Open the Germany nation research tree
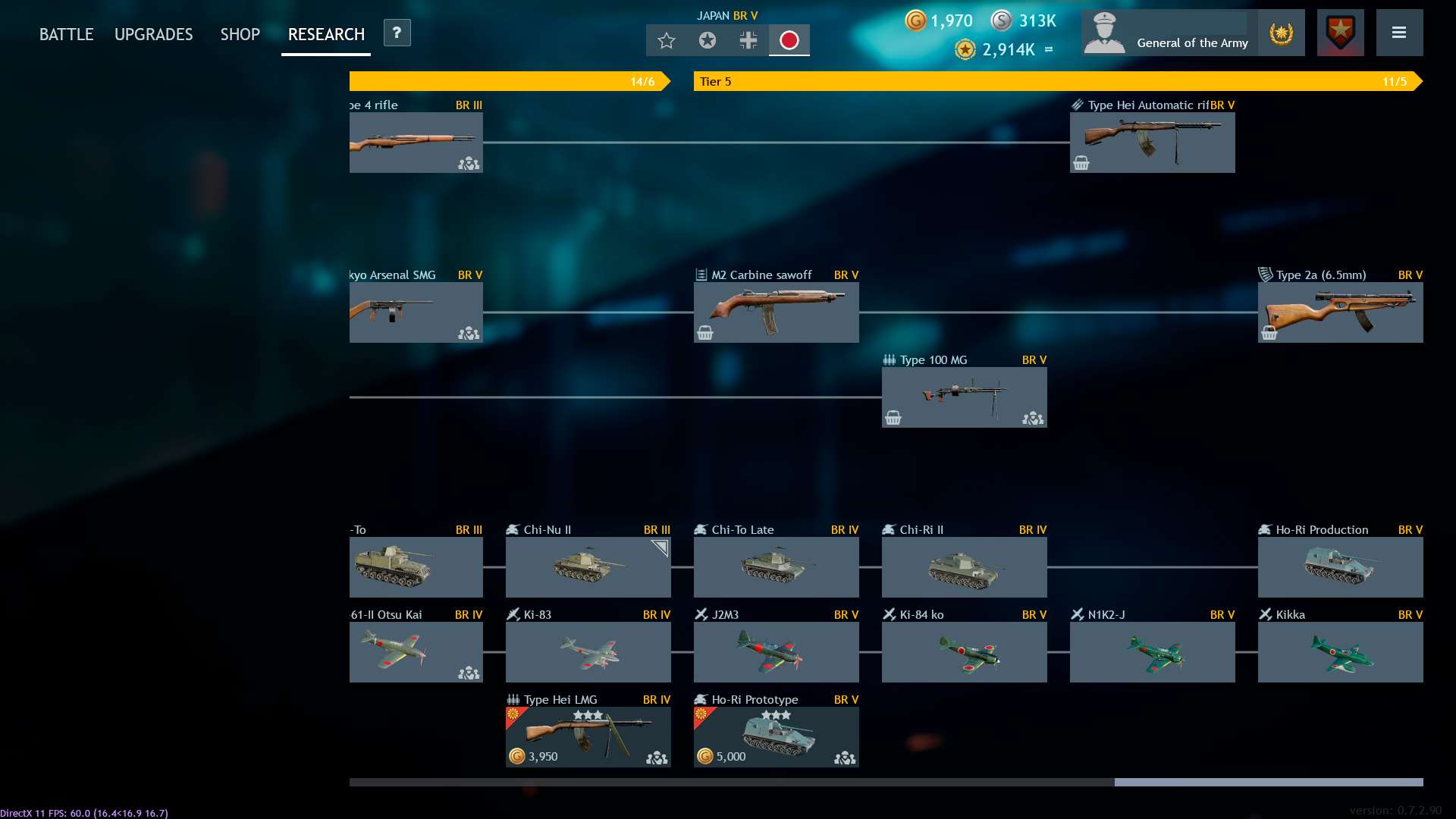 (x=748, y=41)
